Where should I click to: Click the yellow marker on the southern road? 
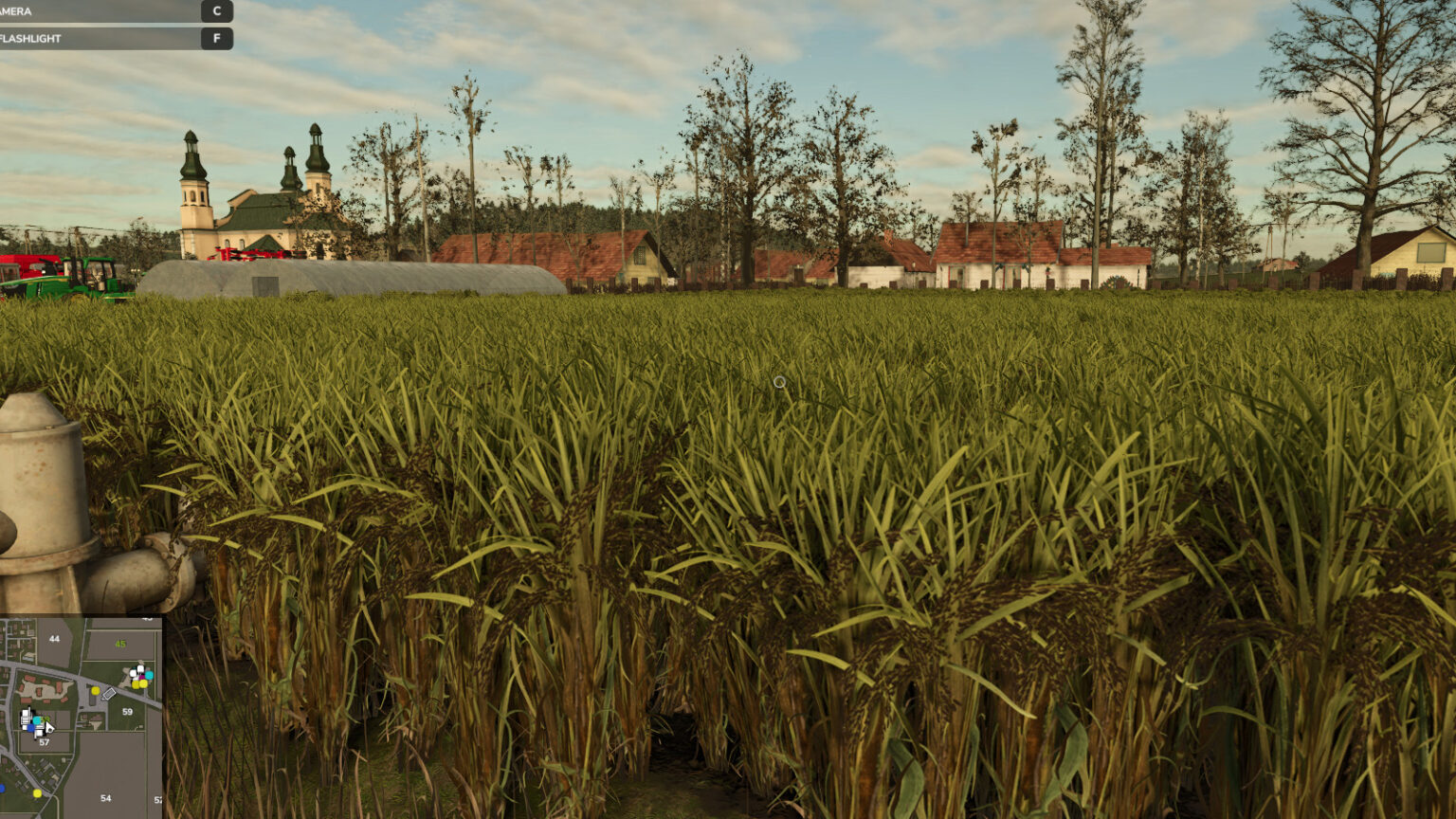(37, 793)
